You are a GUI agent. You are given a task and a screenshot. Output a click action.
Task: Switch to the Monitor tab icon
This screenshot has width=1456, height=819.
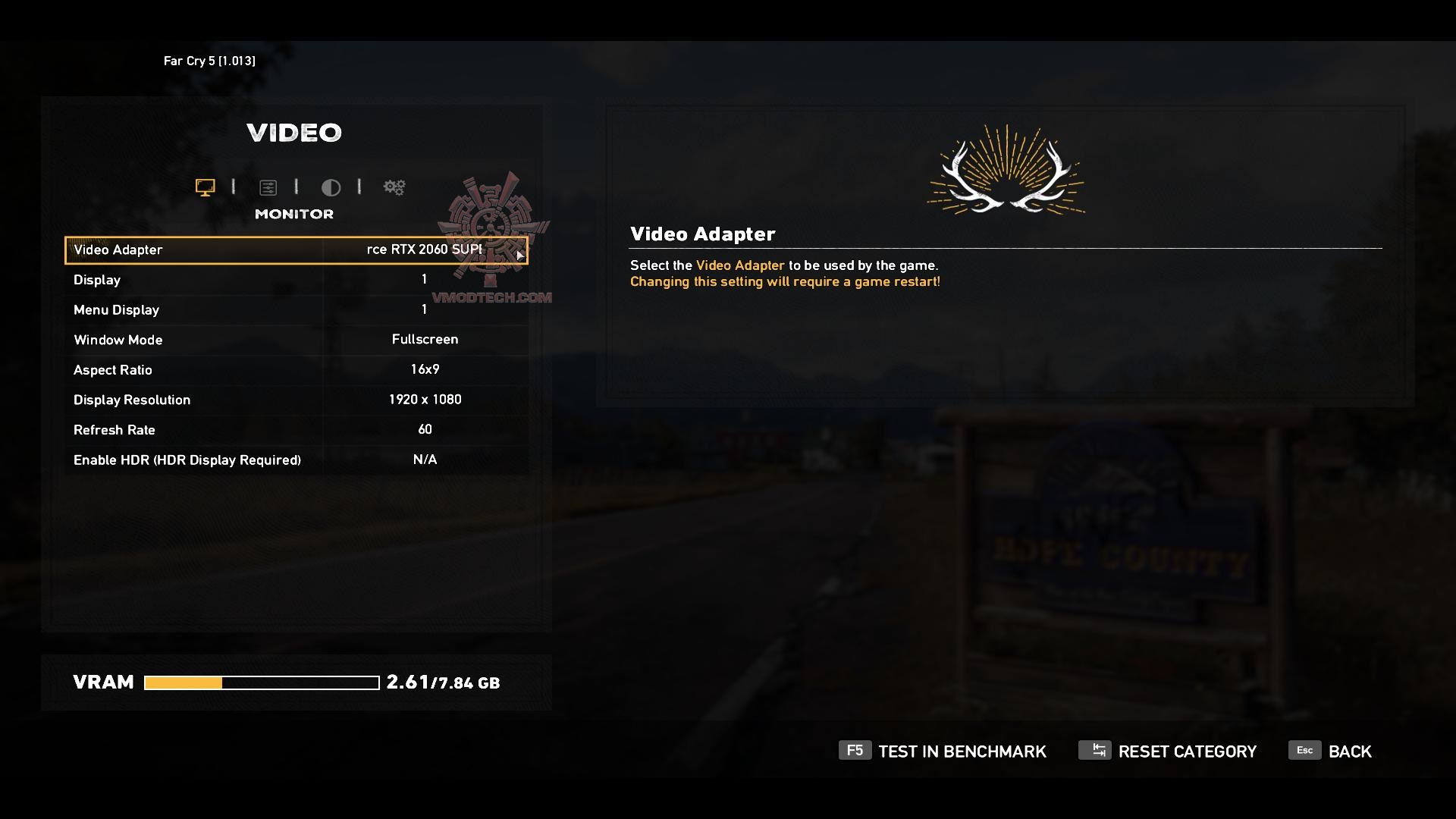point(205,187)
